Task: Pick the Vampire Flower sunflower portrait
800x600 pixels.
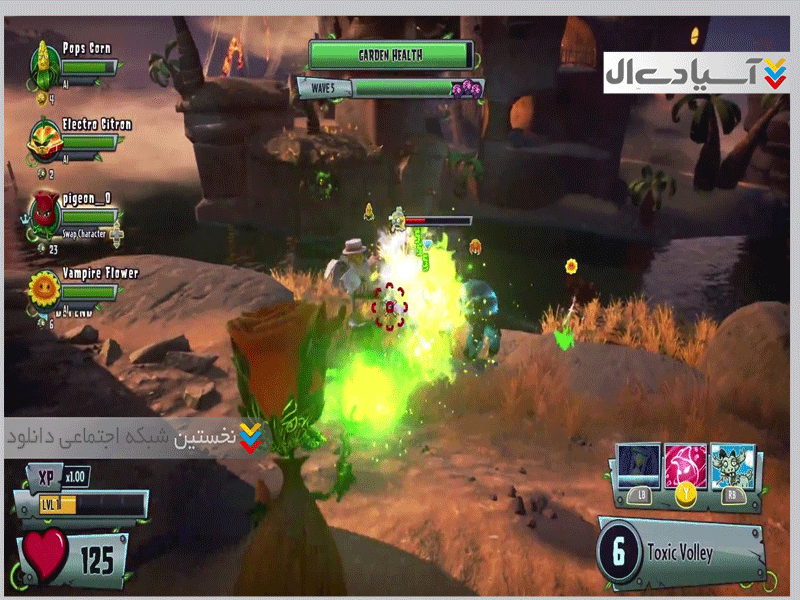Action: point(44,286)
